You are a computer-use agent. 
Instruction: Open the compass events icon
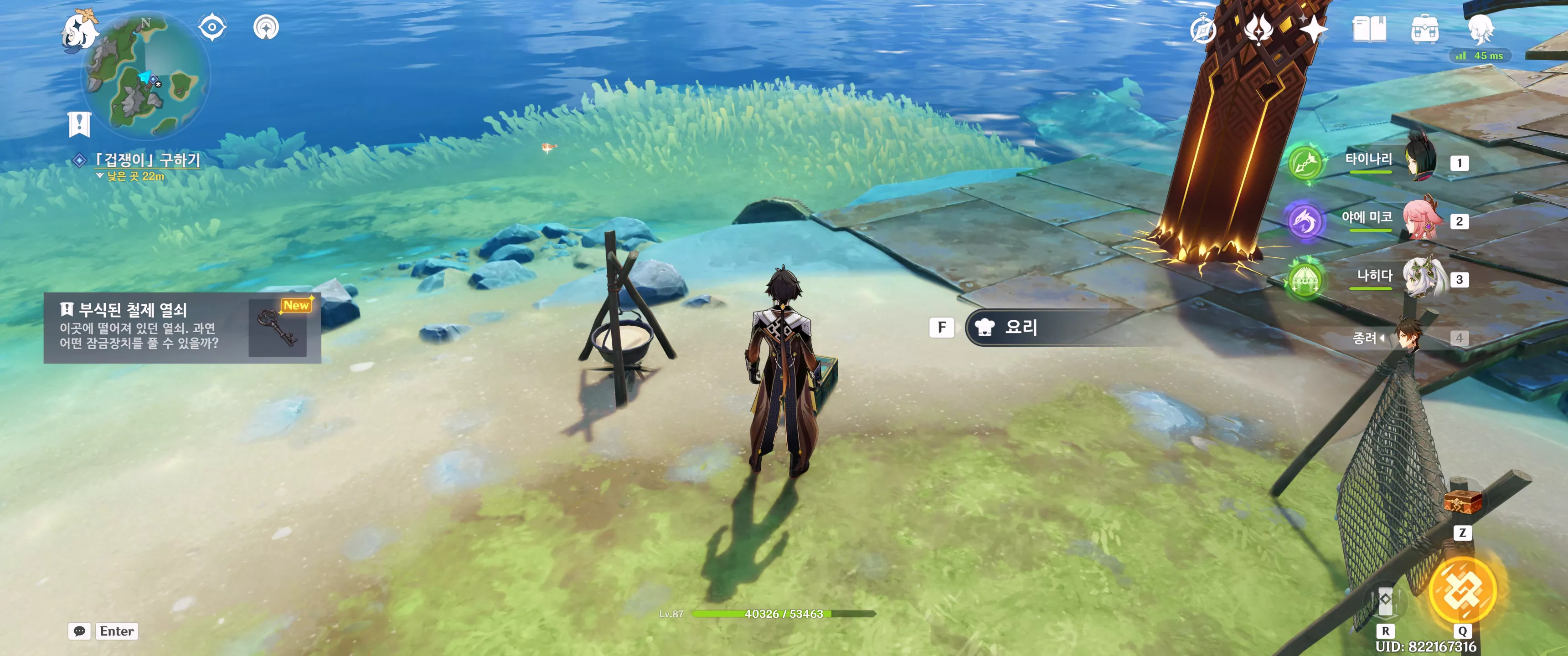(1203, 29)
